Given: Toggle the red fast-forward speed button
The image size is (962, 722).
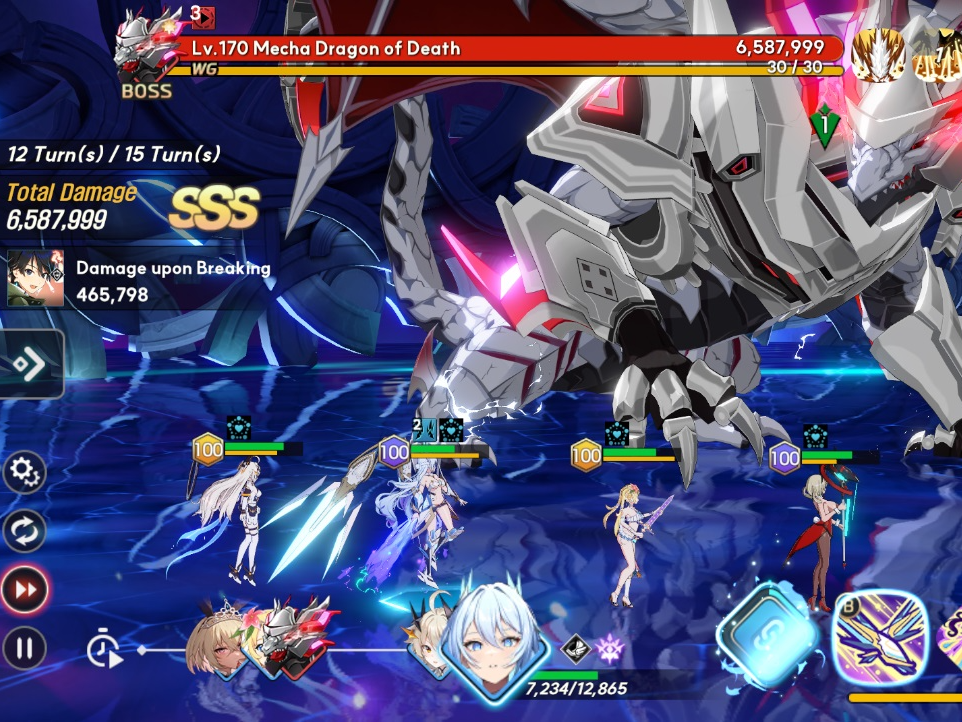Looking at the screenshot, I should click(x=24, y=589).
